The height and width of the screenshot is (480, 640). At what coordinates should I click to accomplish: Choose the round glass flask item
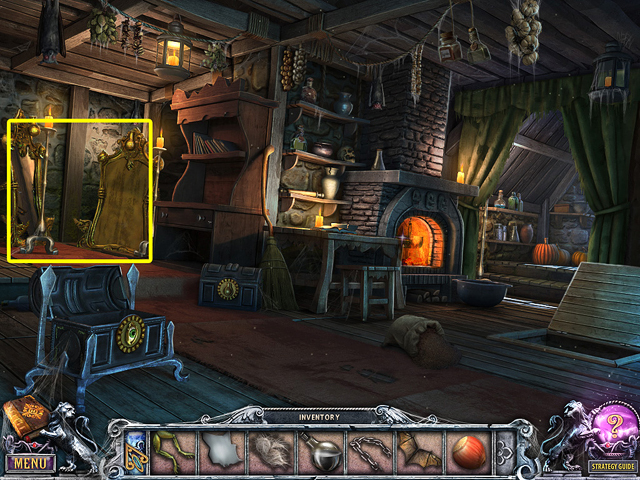(x=322, y=451)
